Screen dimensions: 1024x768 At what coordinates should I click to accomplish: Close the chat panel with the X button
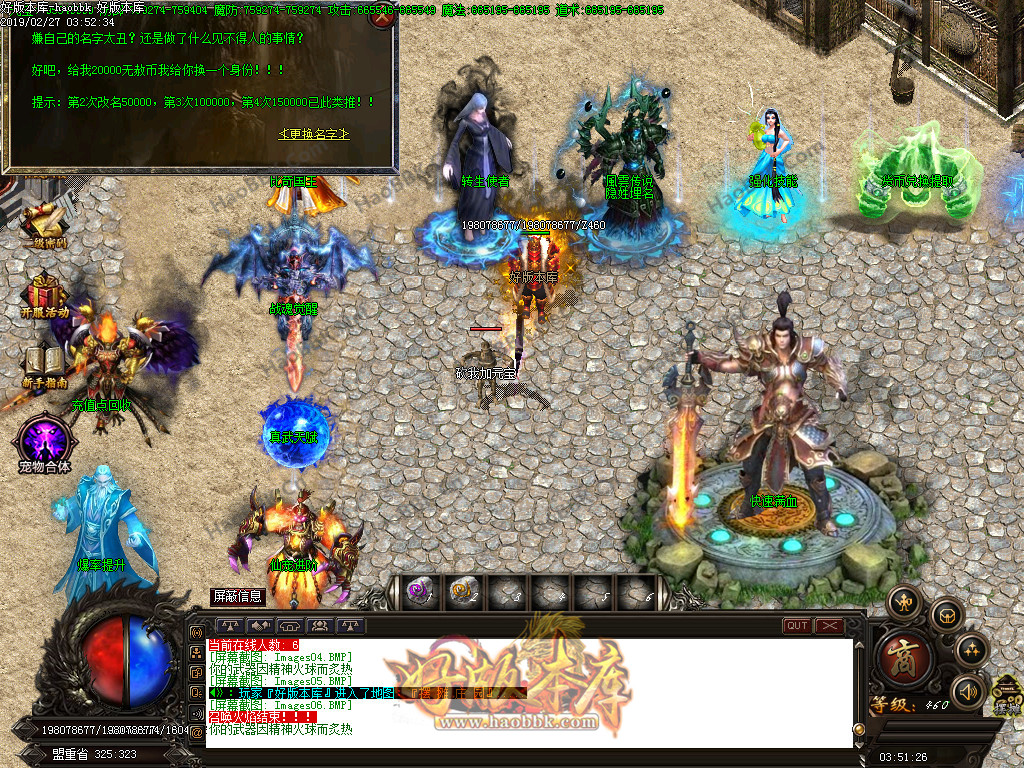pyautogui.click(x=830, y=626)
